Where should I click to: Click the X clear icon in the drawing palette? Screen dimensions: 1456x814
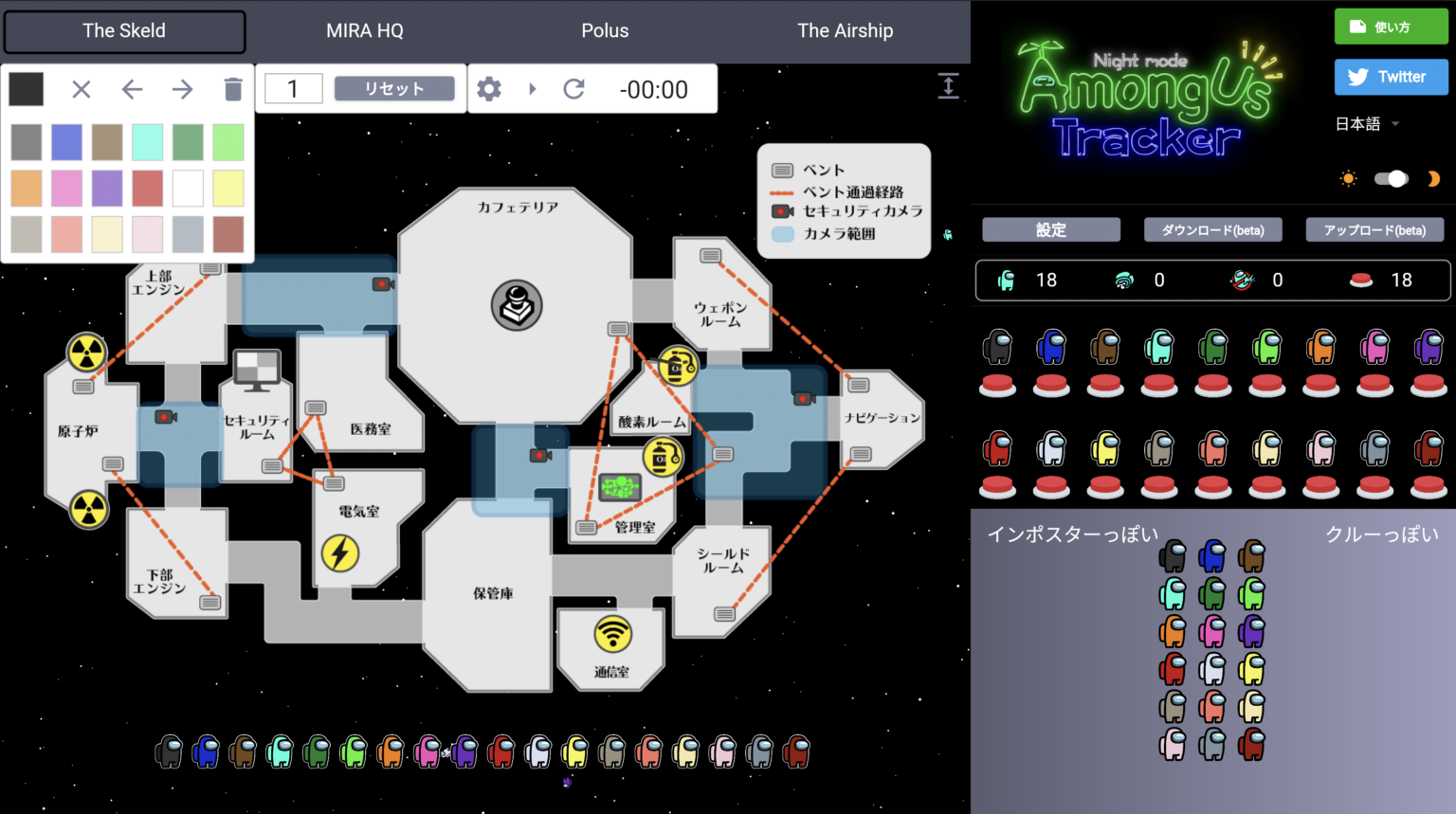coord(81,88)
